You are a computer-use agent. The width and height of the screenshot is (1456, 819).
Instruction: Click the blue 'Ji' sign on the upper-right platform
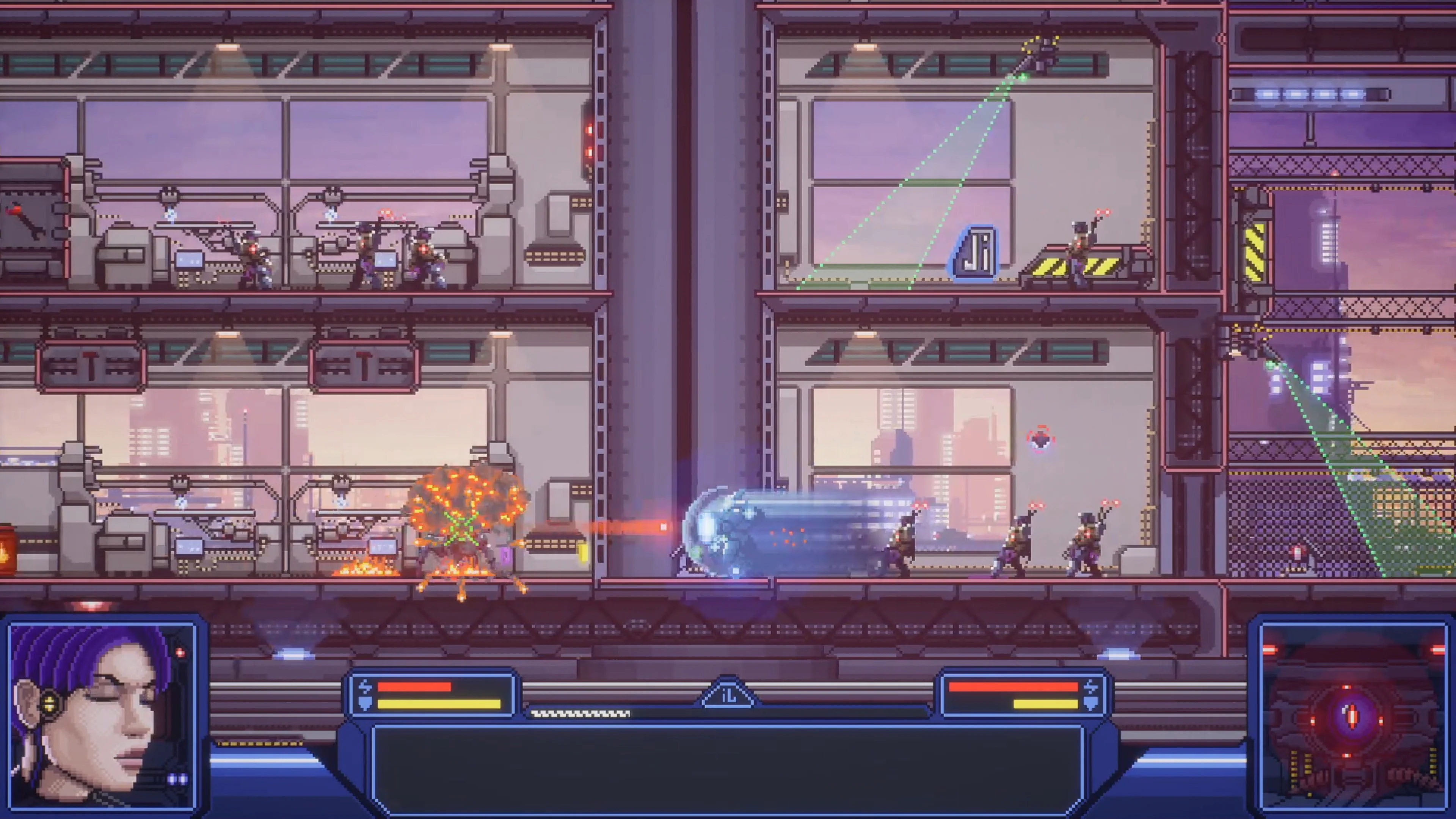(x=977, y=250)
